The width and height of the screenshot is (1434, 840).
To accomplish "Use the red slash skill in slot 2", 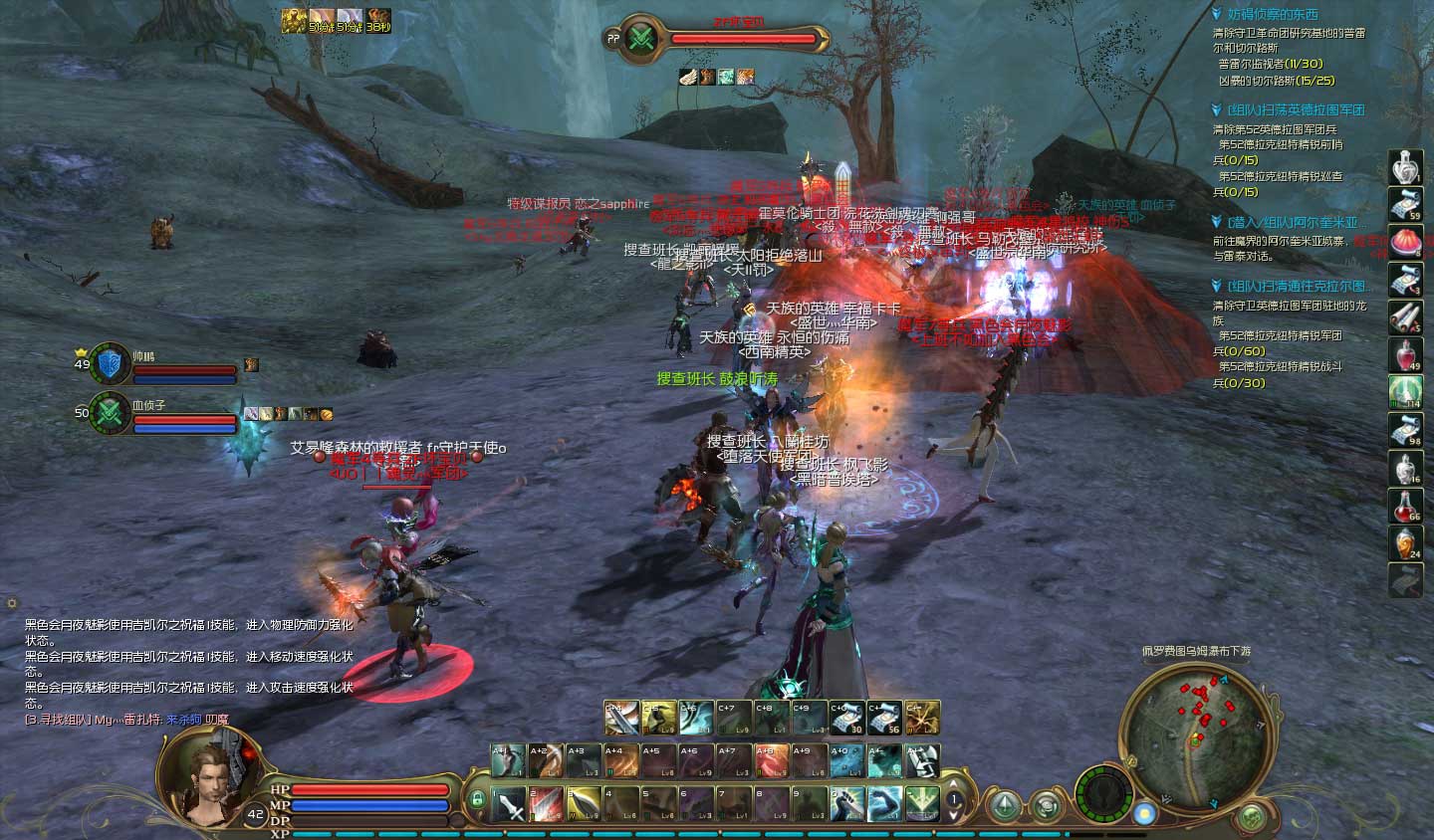I will 547,802.
